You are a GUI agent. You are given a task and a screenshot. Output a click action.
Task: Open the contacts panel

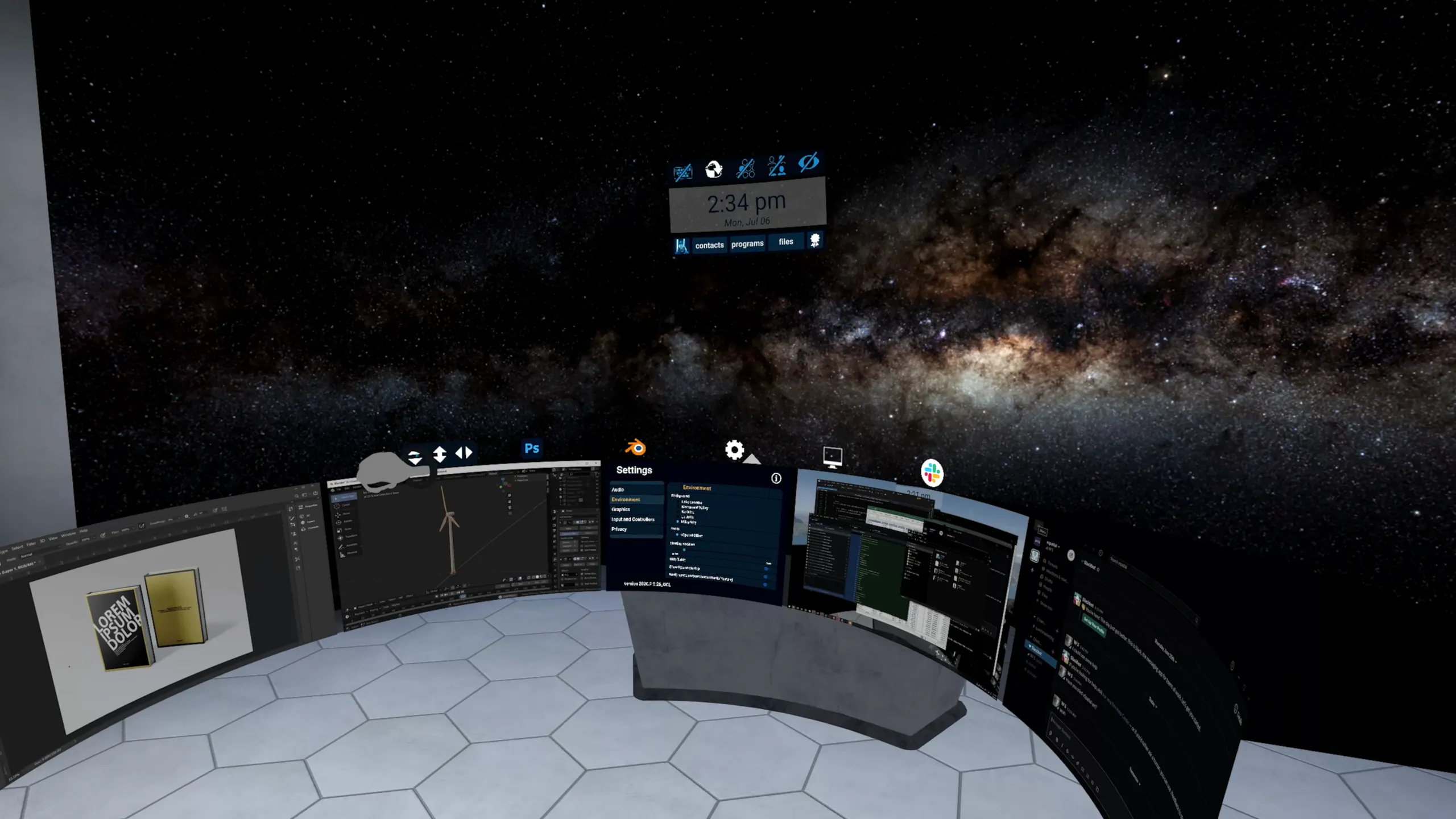709,245
